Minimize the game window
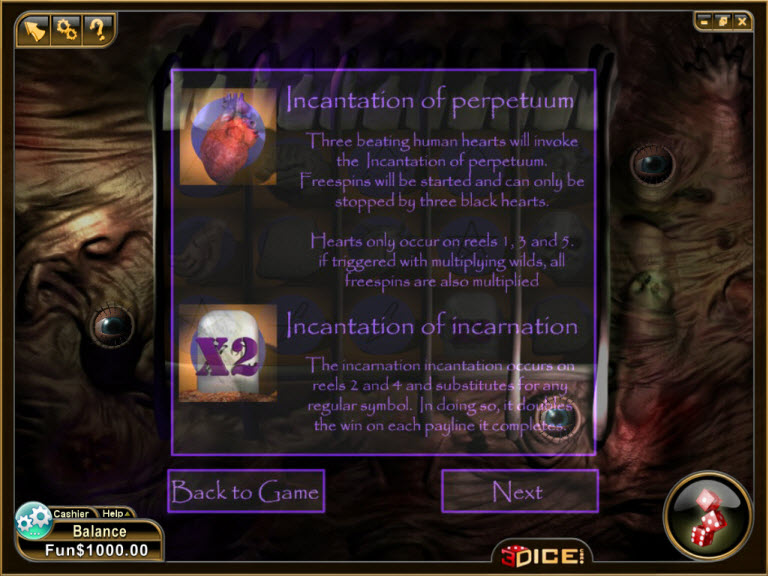 pyautogui.click(x=706, y=20)
